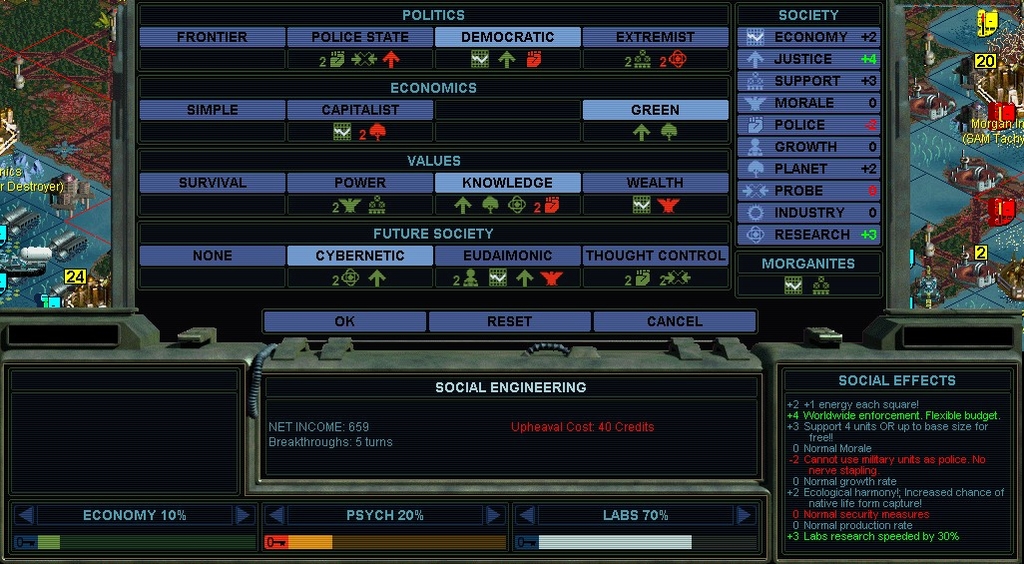Decrease Psych allocation with left arrow
This screenshot has height=564, width=1024.
(x=275, y=515)
